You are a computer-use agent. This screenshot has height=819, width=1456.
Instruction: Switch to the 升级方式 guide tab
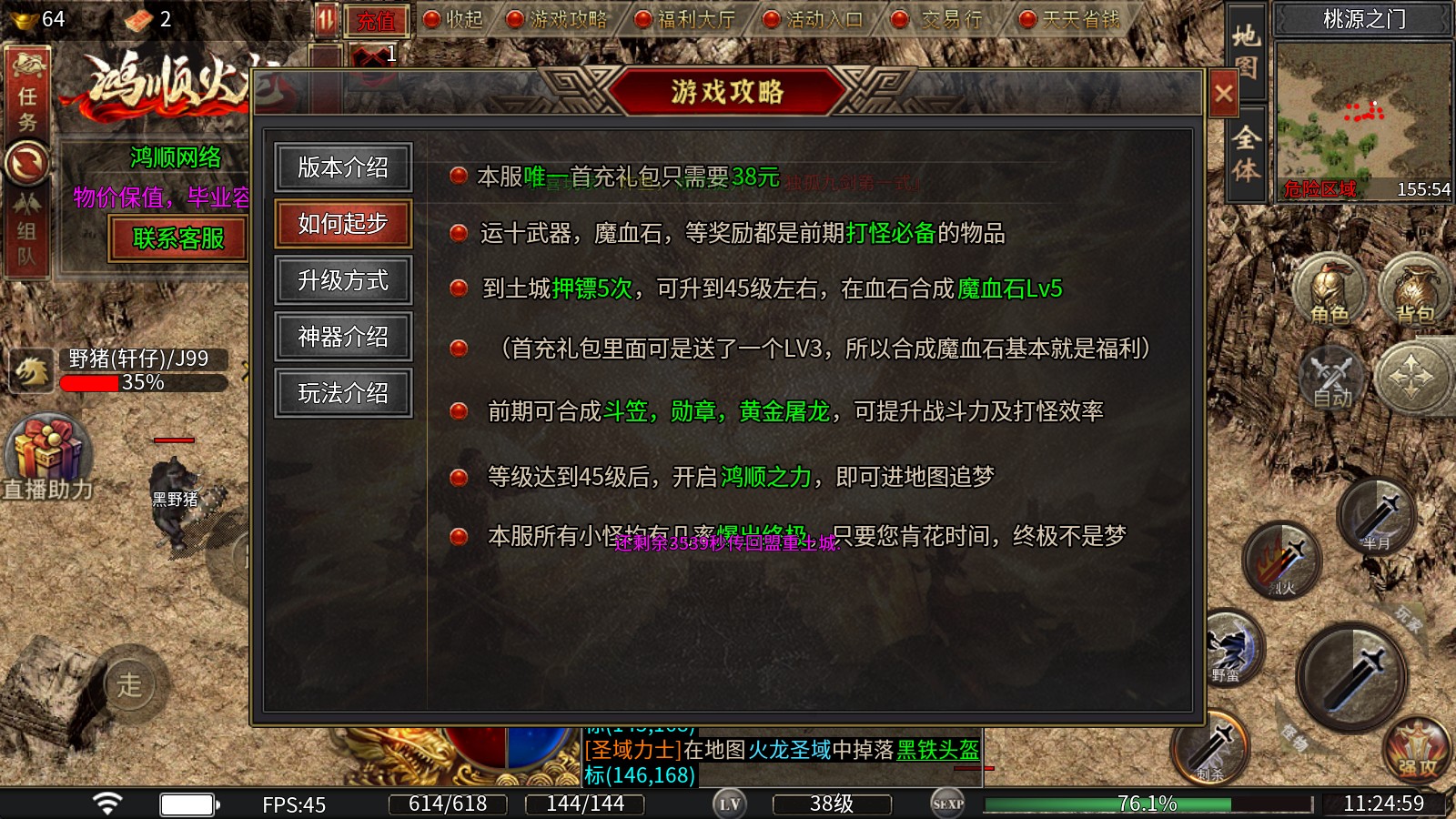(x=343, y=280)
